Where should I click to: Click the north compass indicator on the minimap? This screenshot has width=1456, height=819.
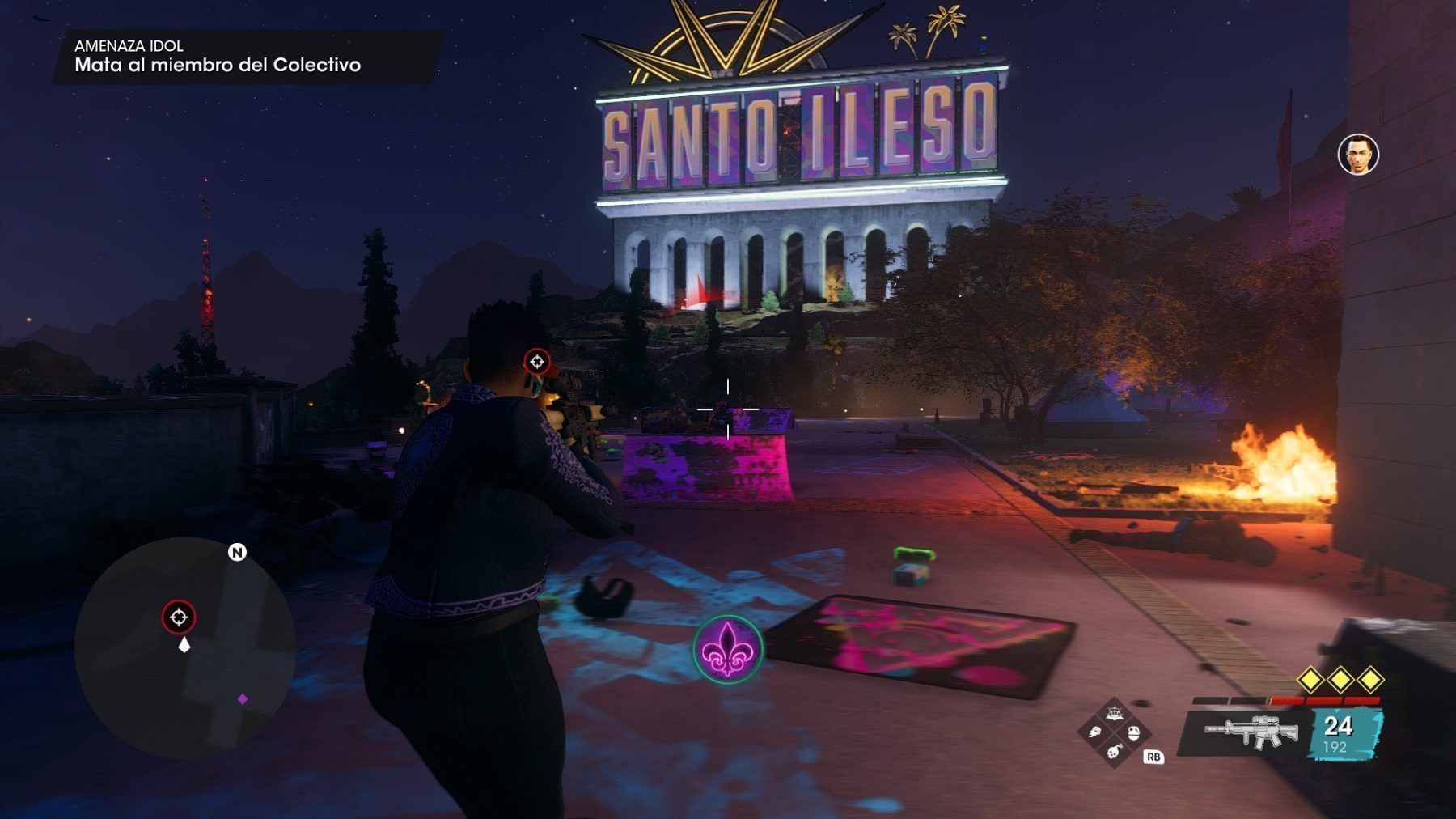coord(237,553)
